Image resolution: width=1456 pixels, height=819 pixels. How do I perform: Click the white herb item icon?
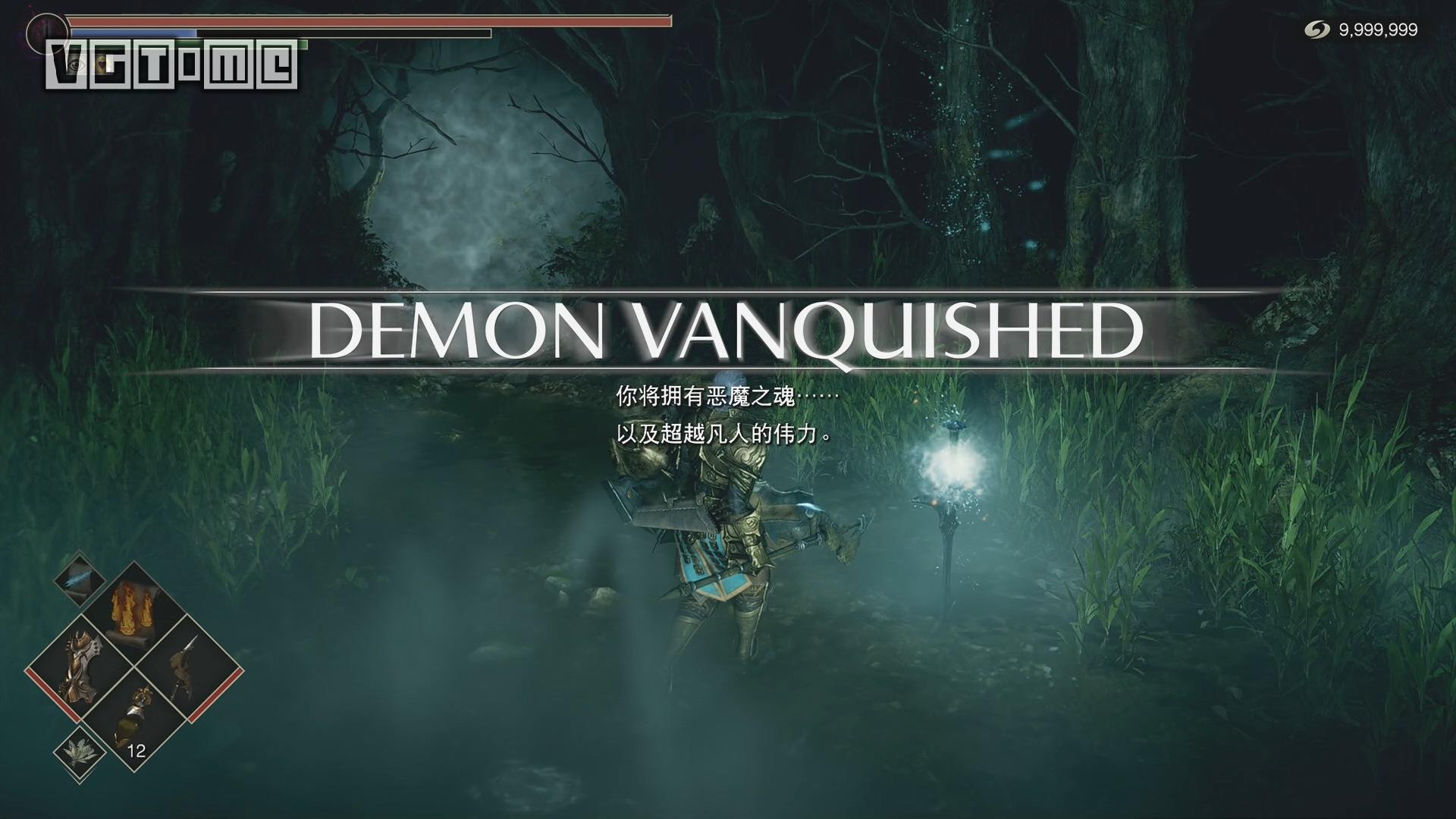point(79,751)
